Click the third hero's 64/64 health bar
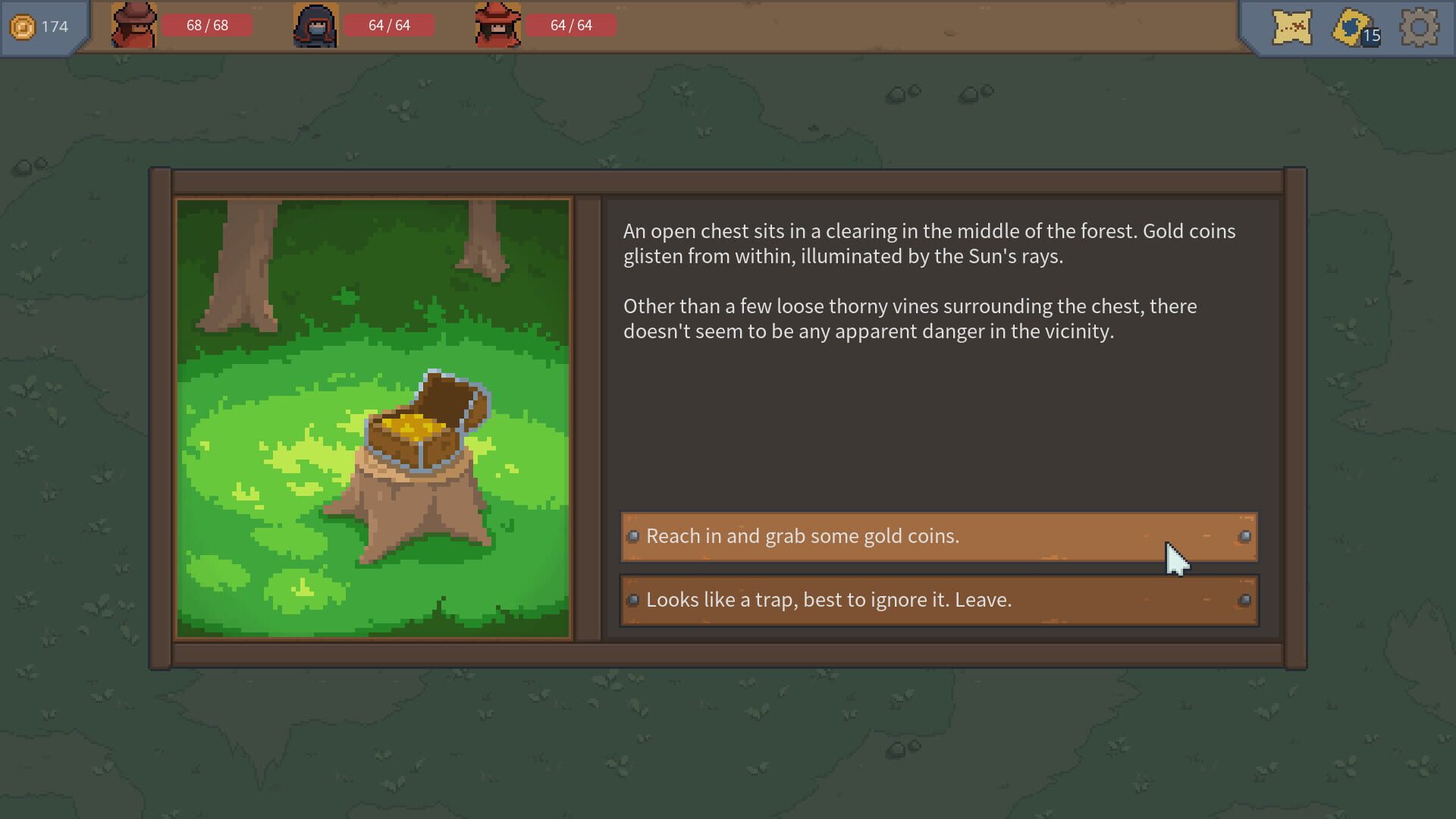The height and width of the screenshot is (819, 1456). pyautogui.click(x=572, y=25)
